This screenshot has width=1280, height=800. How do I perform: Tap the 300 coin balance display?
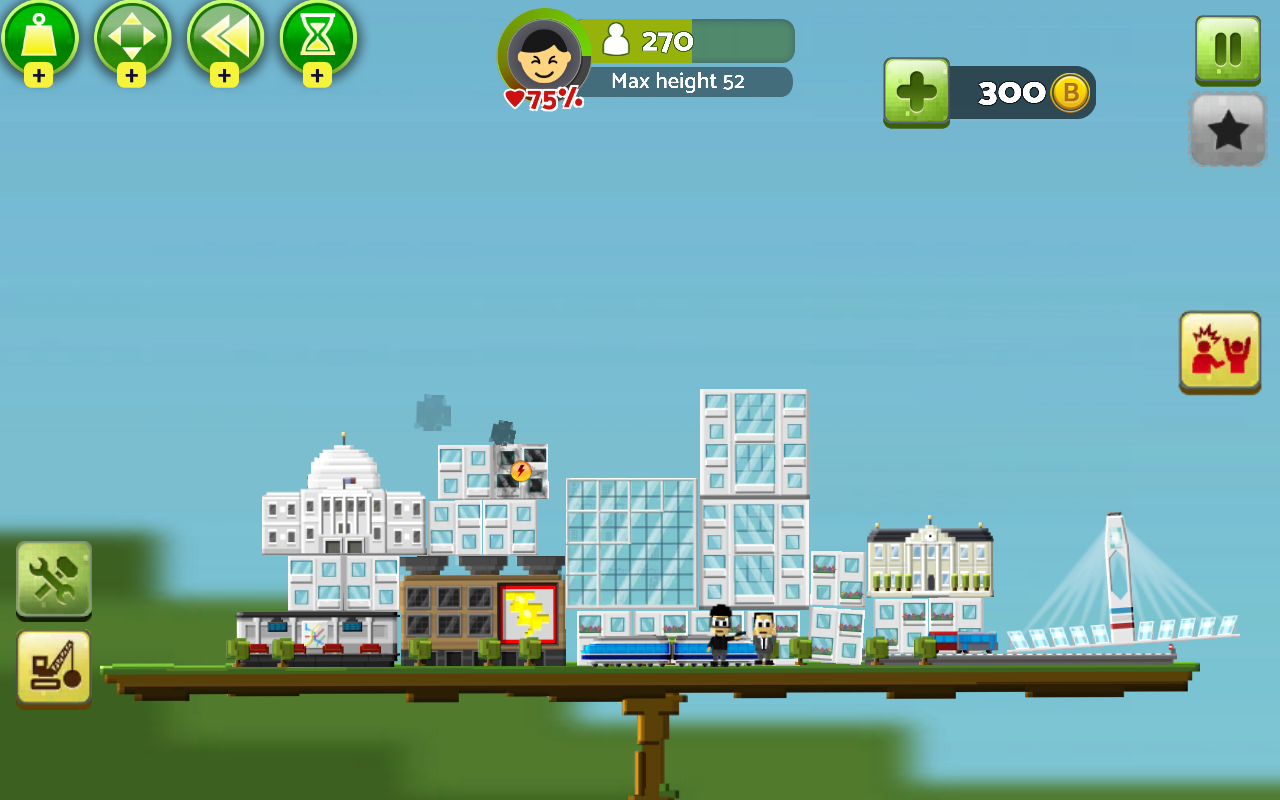(1020, 91)
